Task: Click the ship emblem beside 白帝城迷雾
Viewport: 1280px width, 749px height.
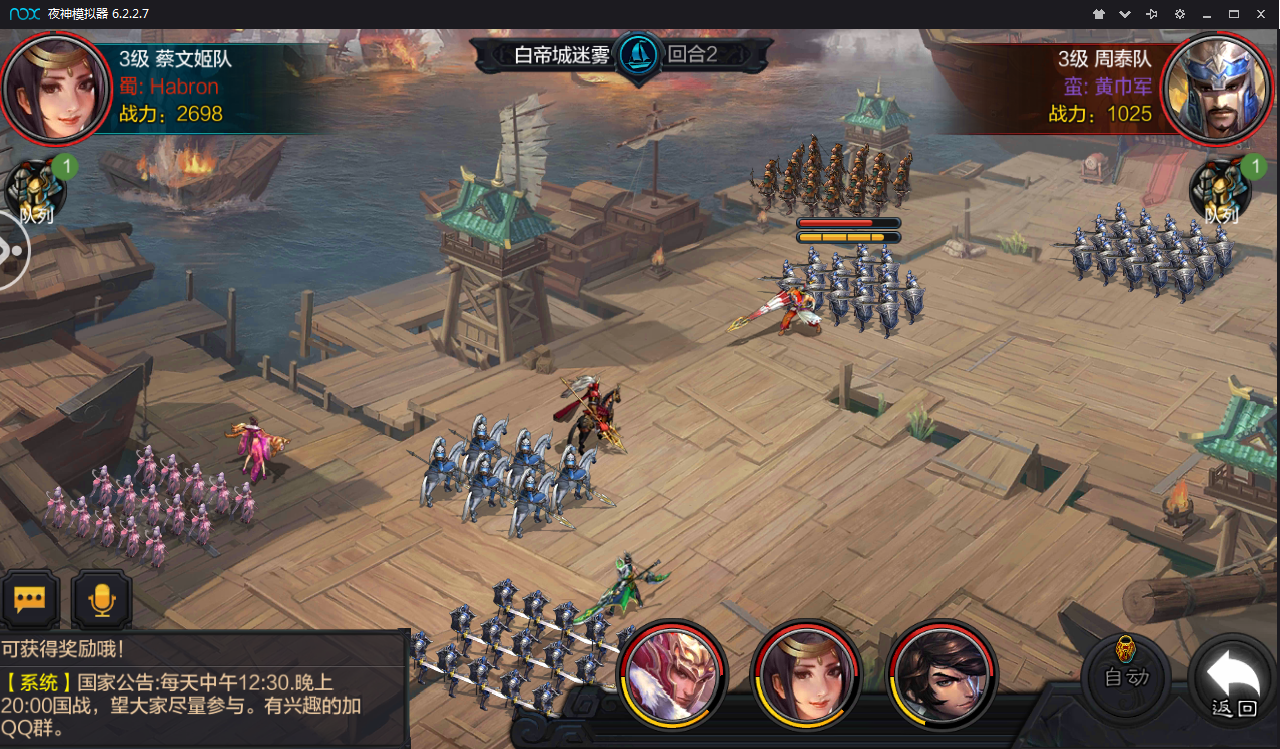Action: pyautogui.click(x=638, y=54)
